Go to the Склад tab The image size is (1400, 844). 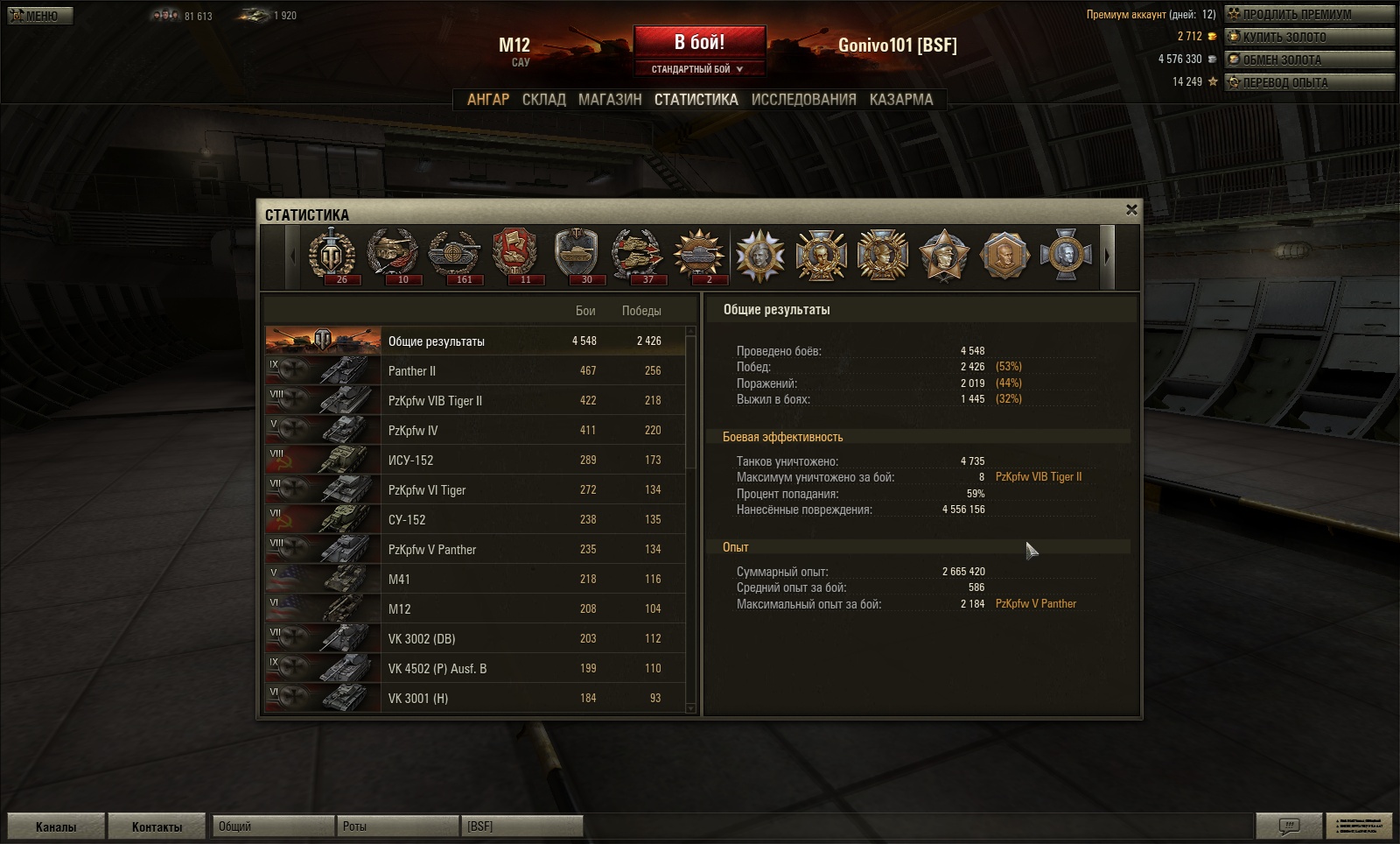[543, 100]
